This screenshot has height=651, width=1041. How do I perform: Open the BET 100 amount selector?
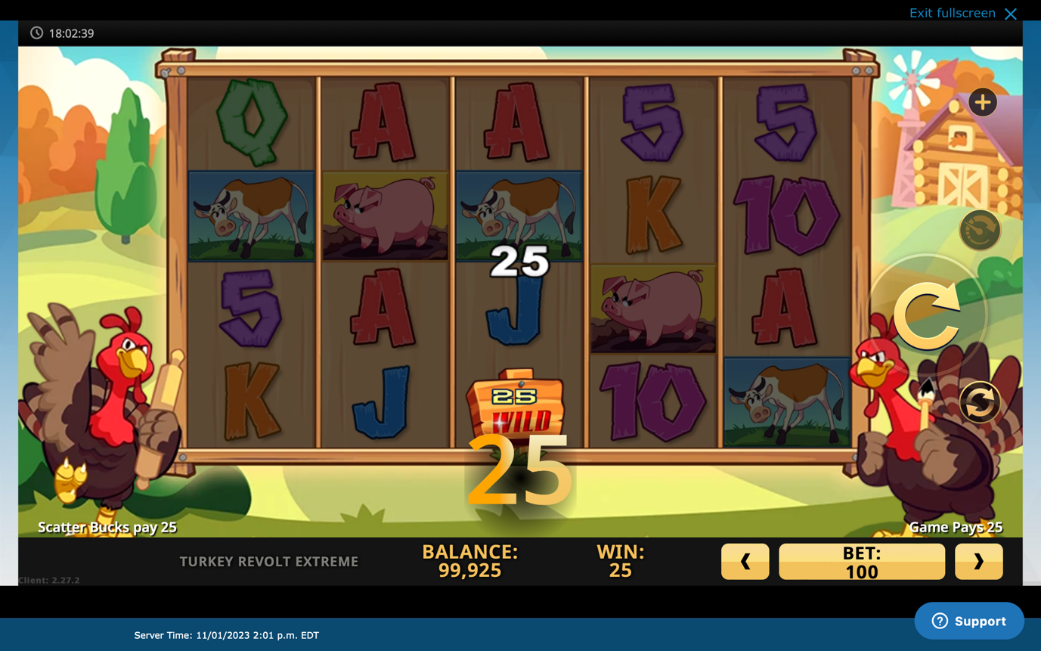[861, 562]
